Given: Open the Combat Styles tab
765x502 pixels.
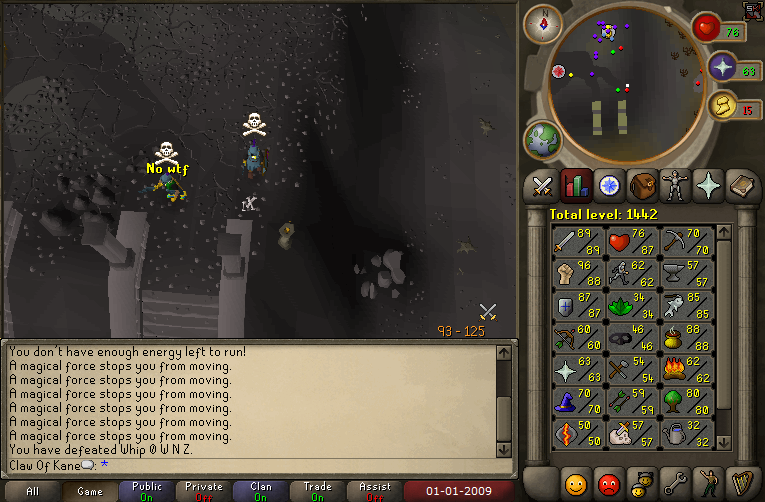Looking at the screenshot, I should point(542,186).
